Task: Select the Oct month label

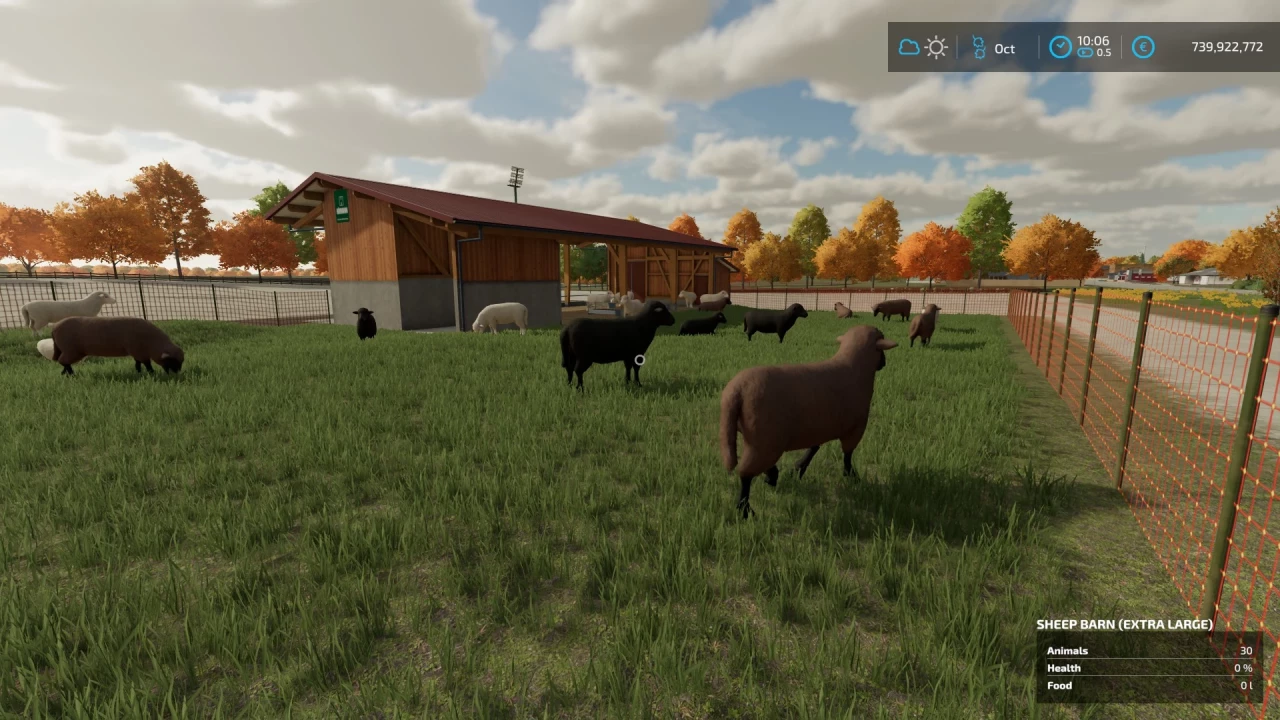Action: pyautogui.click(x=1004, y=48)
